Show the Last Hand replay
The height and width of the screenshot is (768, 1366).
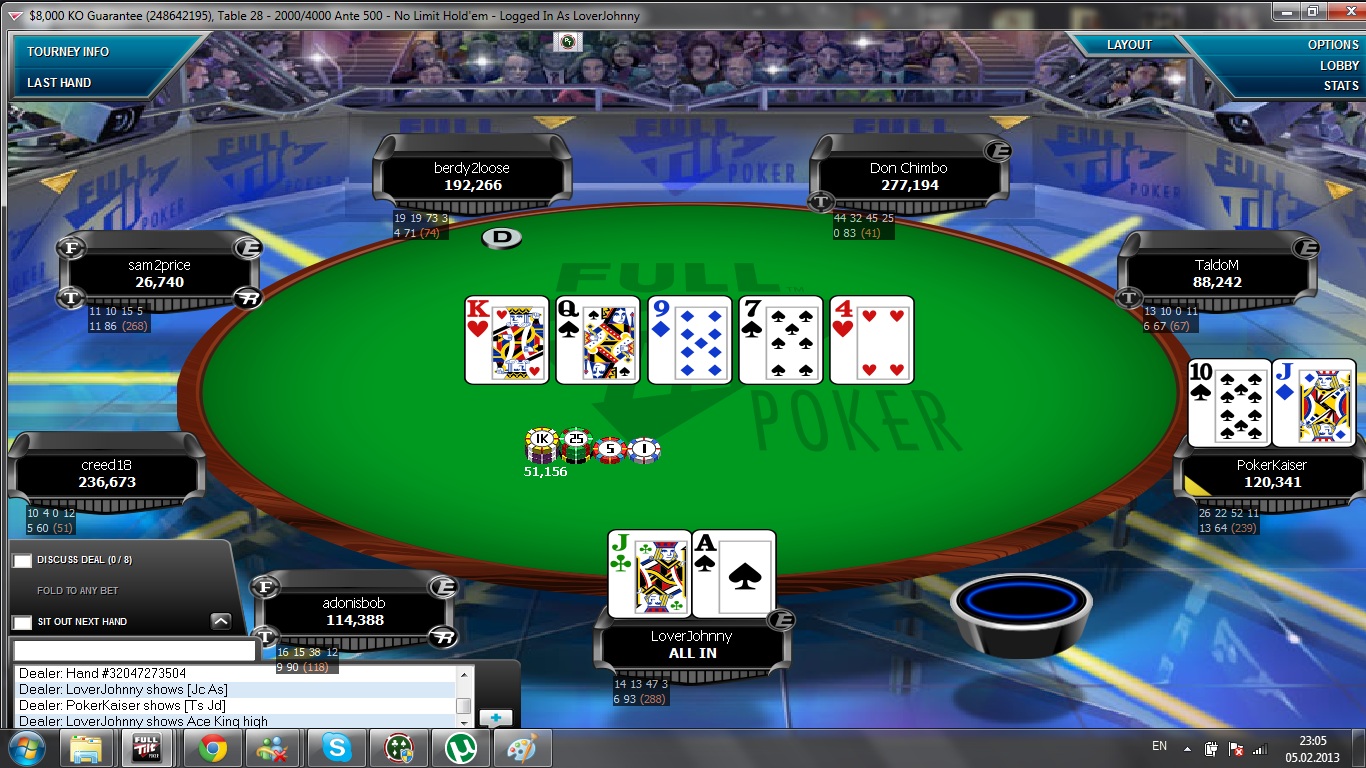click(59, 82)
